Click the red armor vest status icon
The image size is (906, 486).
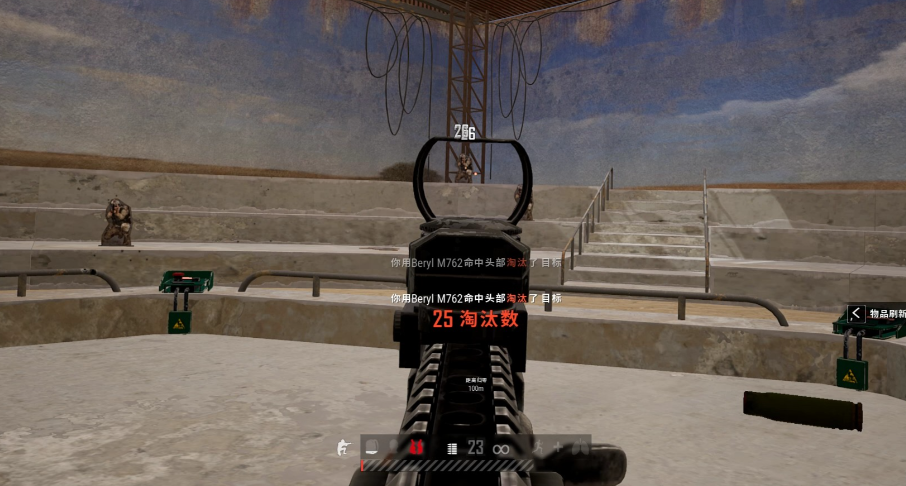pyautogui.click(x=416, y=448)
